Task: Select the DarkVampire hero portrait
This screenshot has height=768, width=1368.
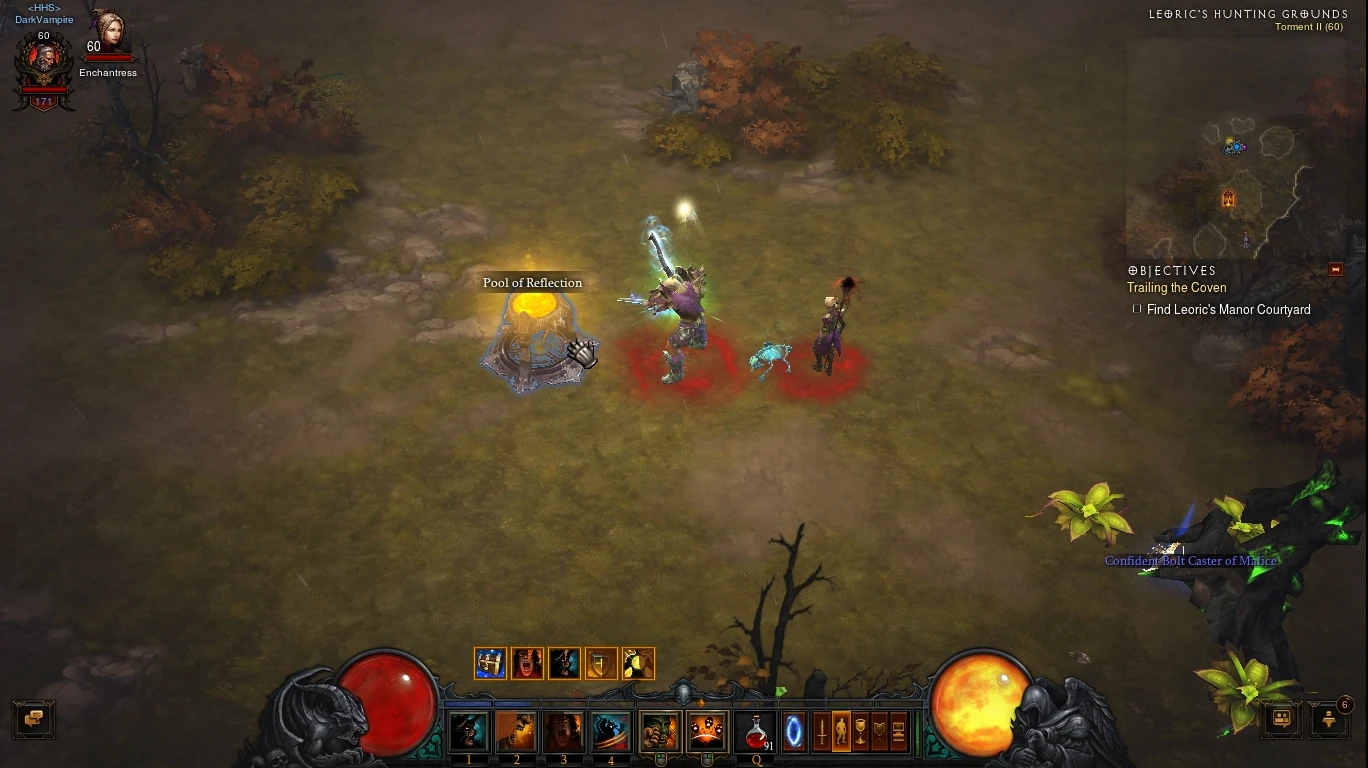Action: 43,68
